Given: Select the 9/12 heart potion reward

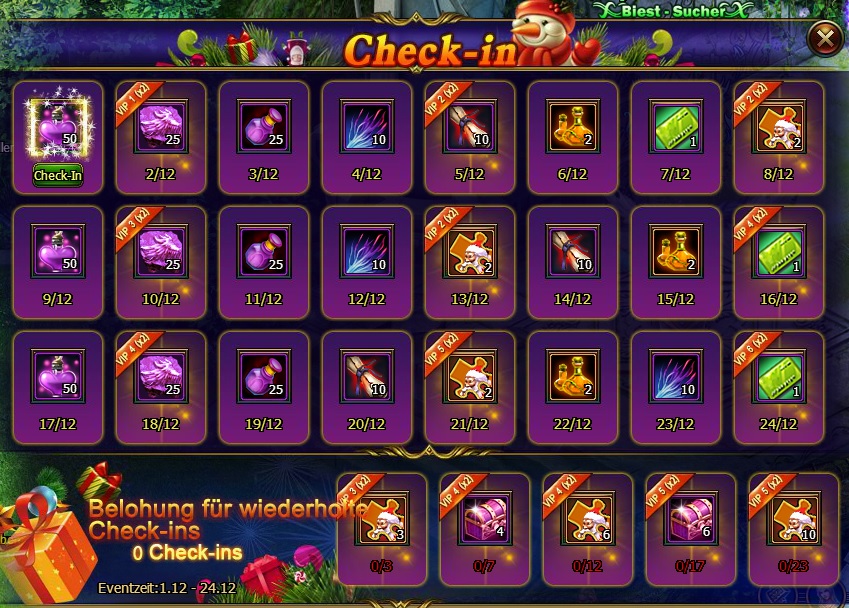Looking at the screenshot, I should point(58,251).
